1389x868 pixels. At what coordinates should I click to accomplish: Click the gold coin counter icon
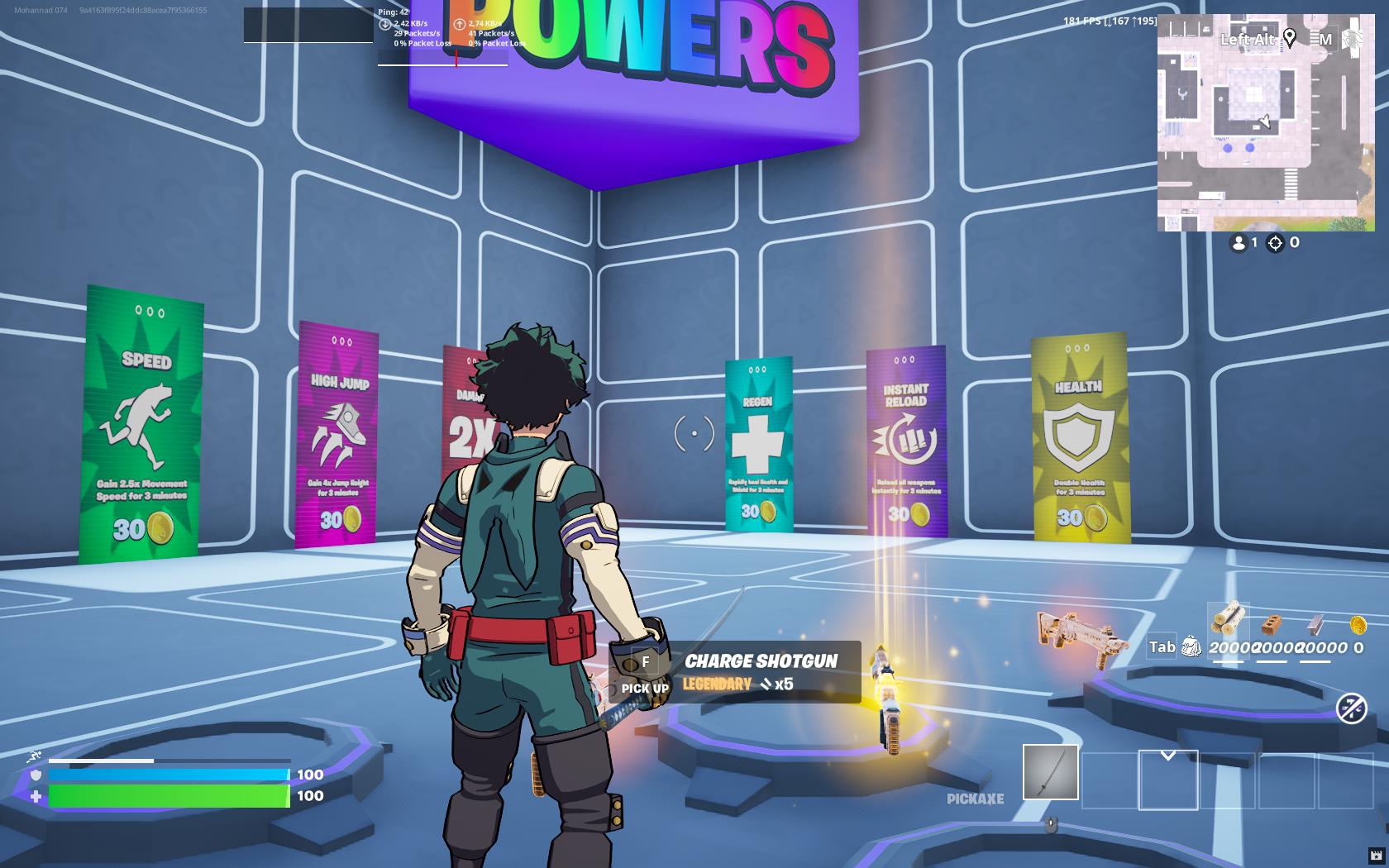coord(1358,626)
